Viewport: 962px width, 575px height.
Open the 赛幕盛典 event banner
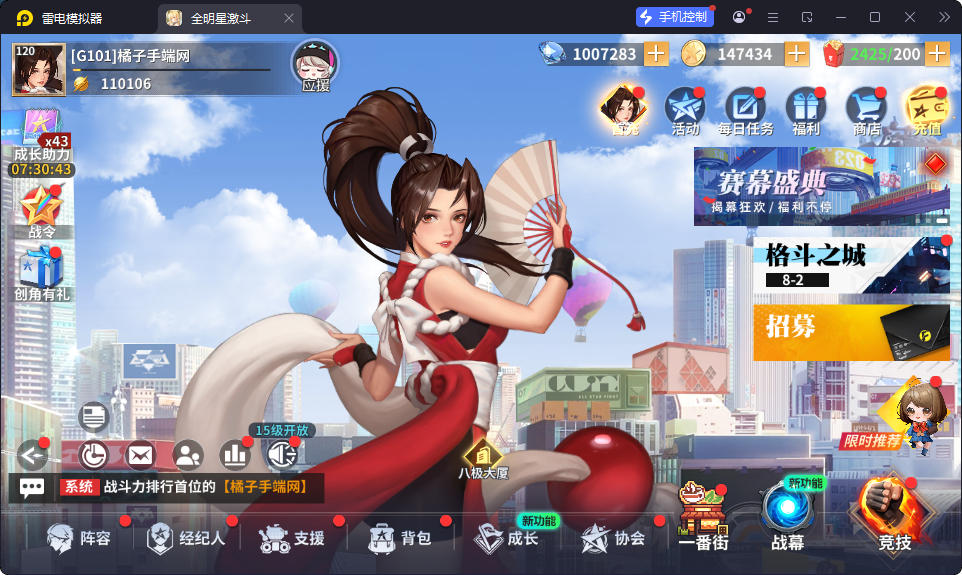click(x=821, y=186)
